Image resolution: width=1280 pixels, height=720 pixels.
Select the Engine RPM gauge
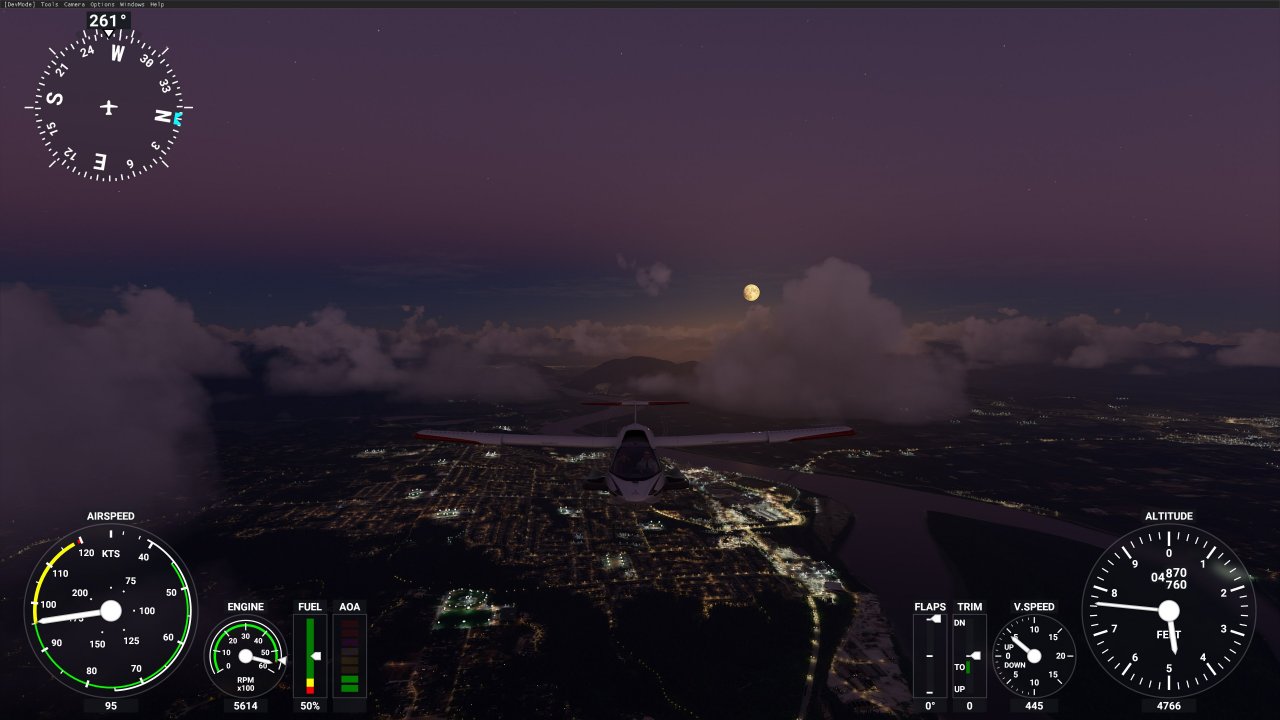pyautogui.click(x=245, y=655)
